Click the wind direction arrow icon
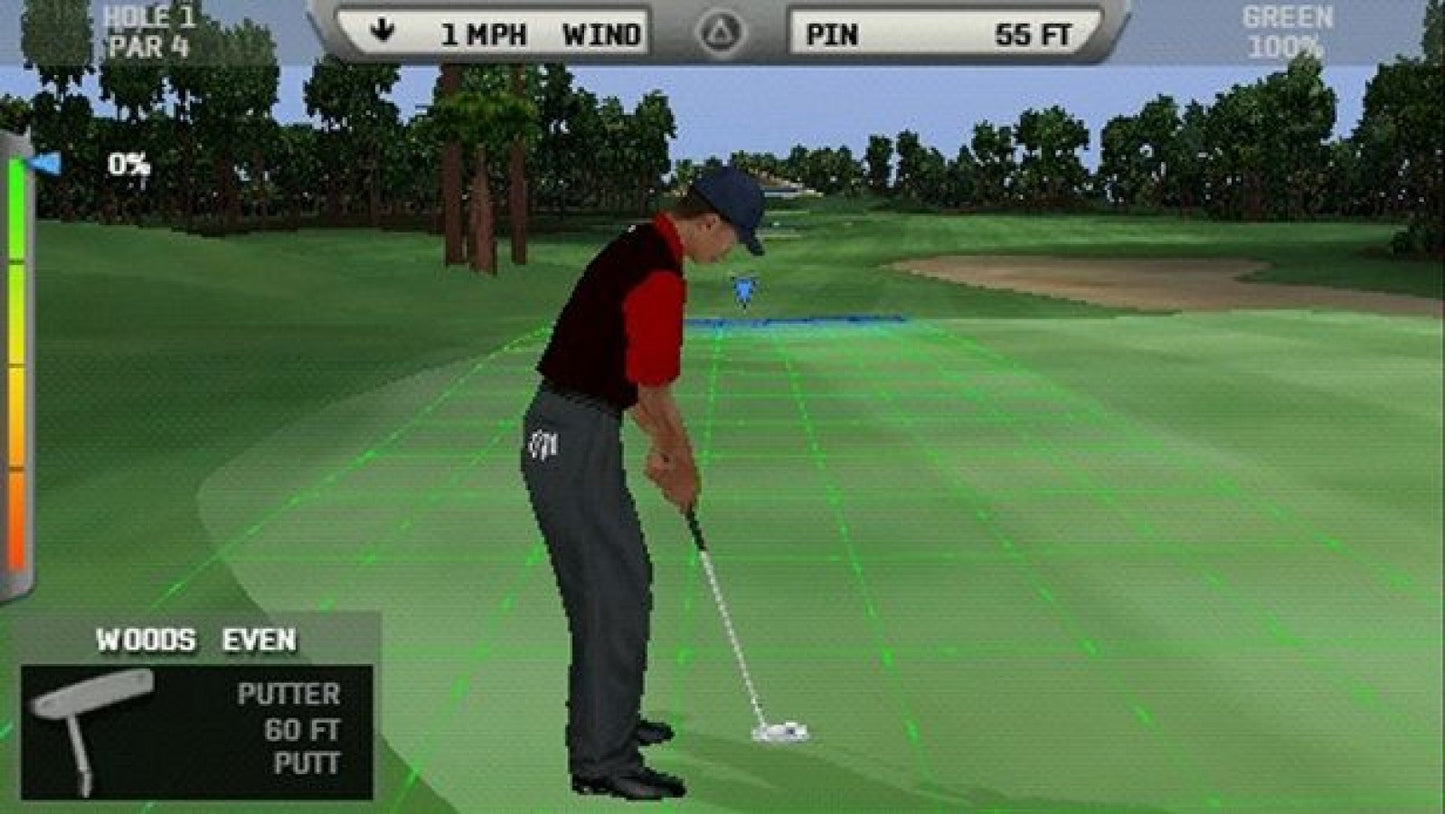 tap(383, 31)
